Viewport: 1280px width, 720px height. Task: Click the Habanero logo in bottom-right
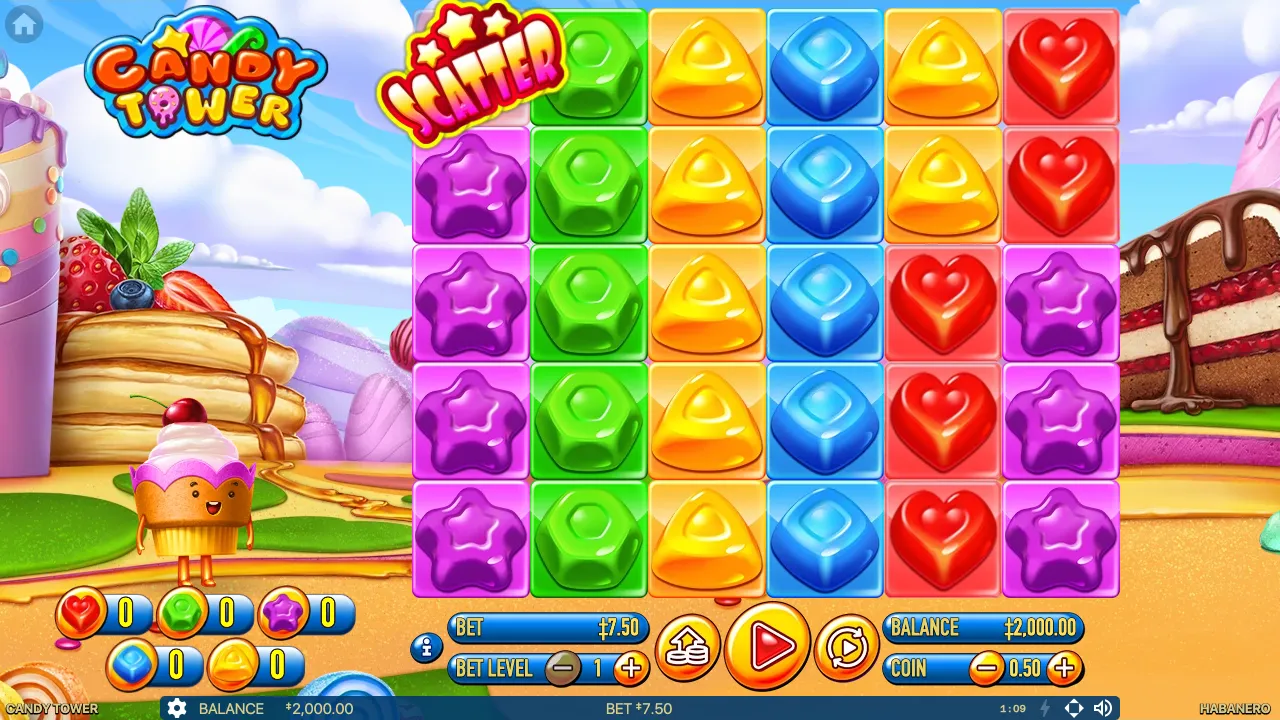(x=1235, y=708)
